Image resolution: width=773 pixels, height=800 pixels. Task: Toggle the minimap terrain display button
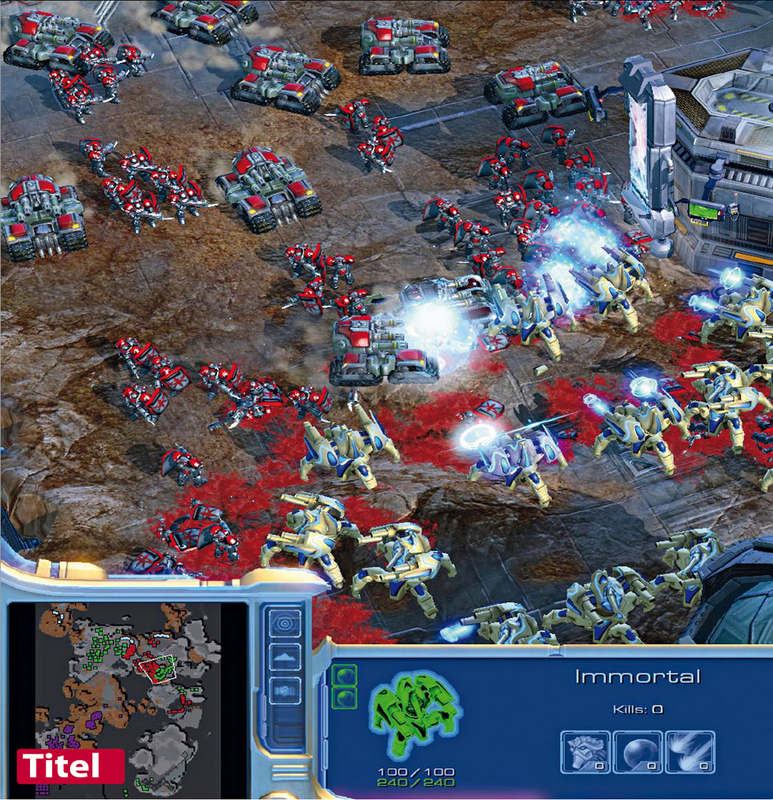284,656
